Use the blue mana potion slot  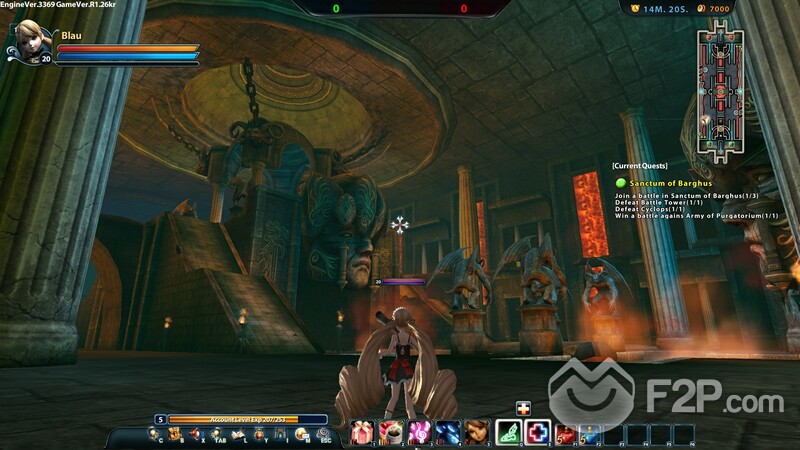(590, 434)
